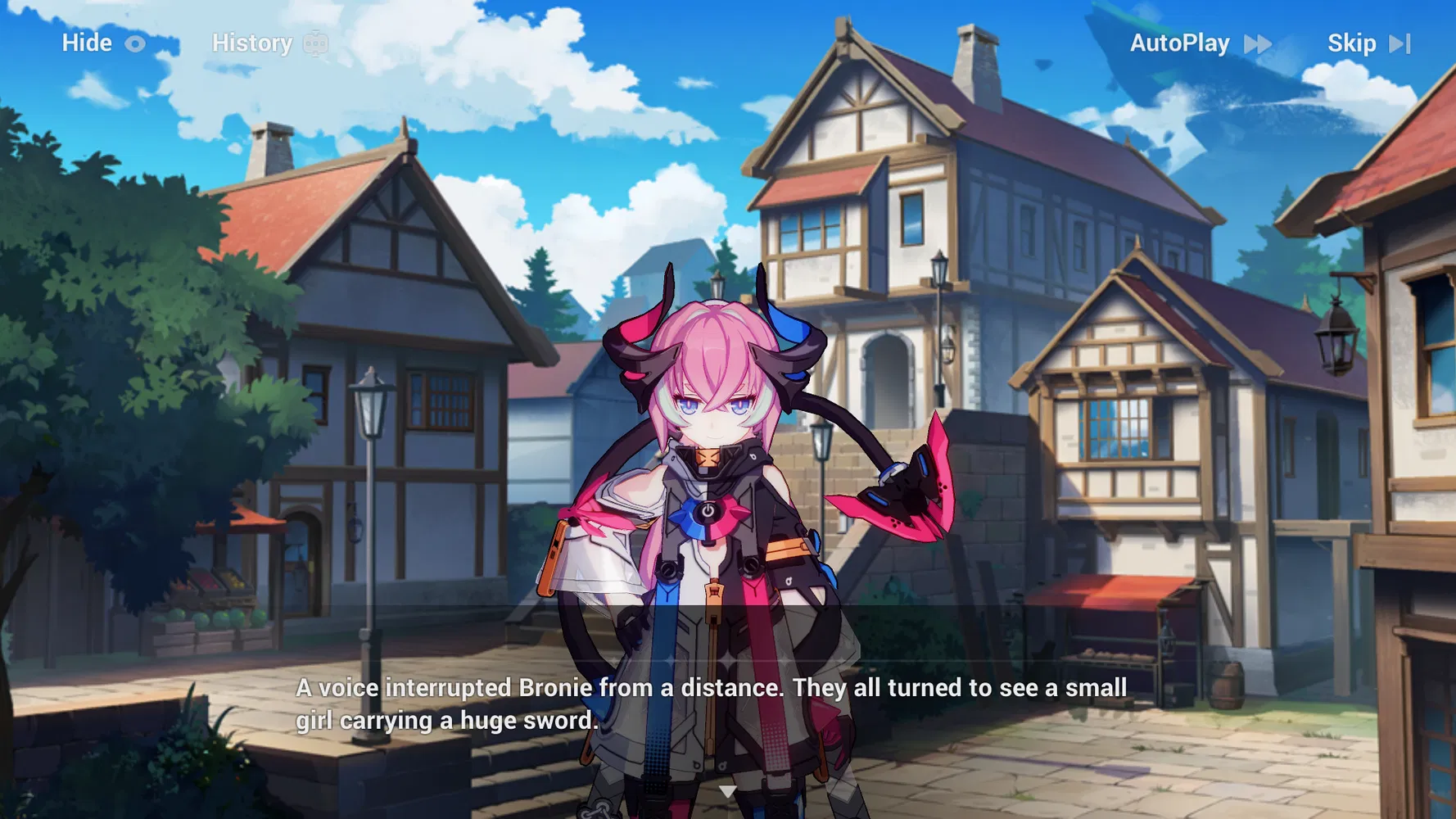This screenshot has height=819, width=1456.
Task: Select the Skip option in the top bar
Action: pyautogui.click(x=1353, y=43)
